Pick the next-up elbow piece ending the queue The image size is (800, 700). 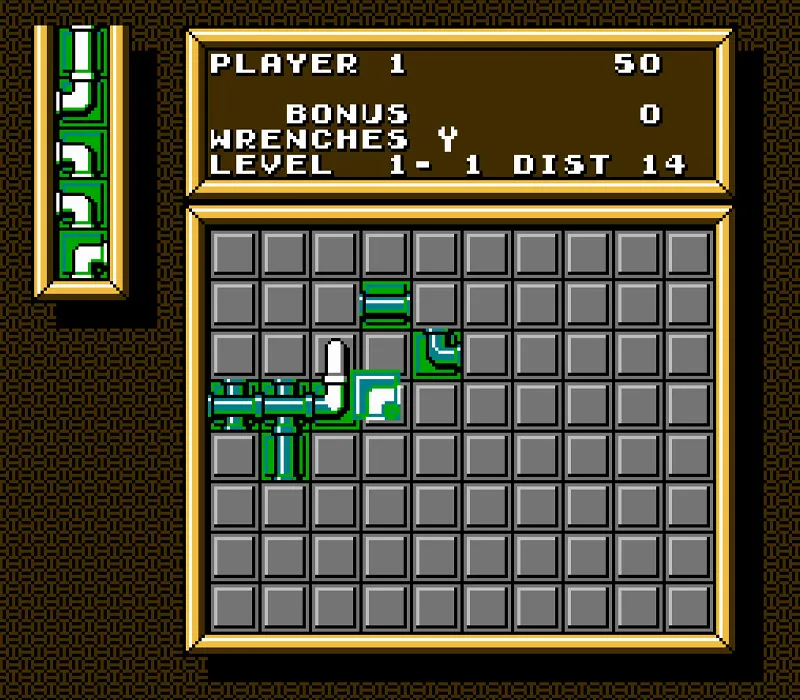[82, 256]
